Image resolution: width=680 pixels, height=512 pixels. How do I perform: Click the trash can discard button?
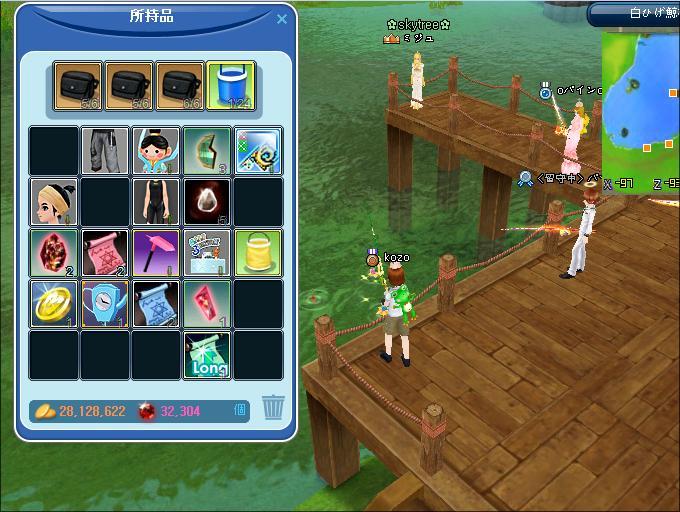pos(273,408)
